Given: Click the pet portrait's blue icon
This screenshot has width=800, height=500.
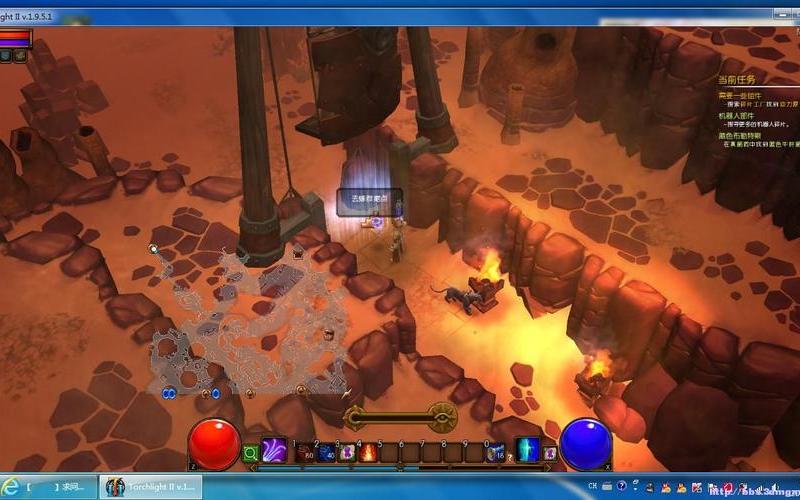Looking at the screenshot, I should coord(6,56).
